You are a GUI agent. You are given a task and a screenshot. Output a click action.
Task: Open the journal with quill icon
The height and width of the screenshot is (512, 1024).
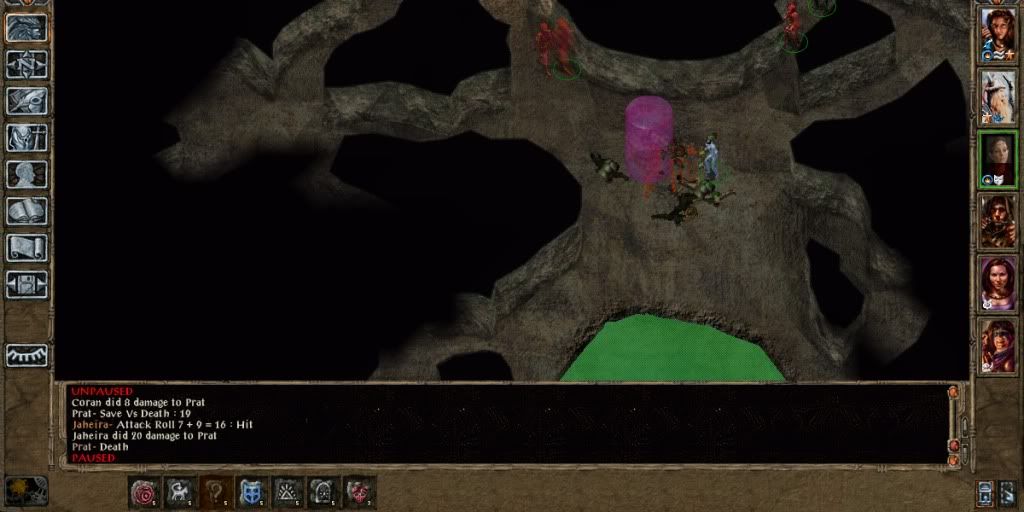pos(27,101)
